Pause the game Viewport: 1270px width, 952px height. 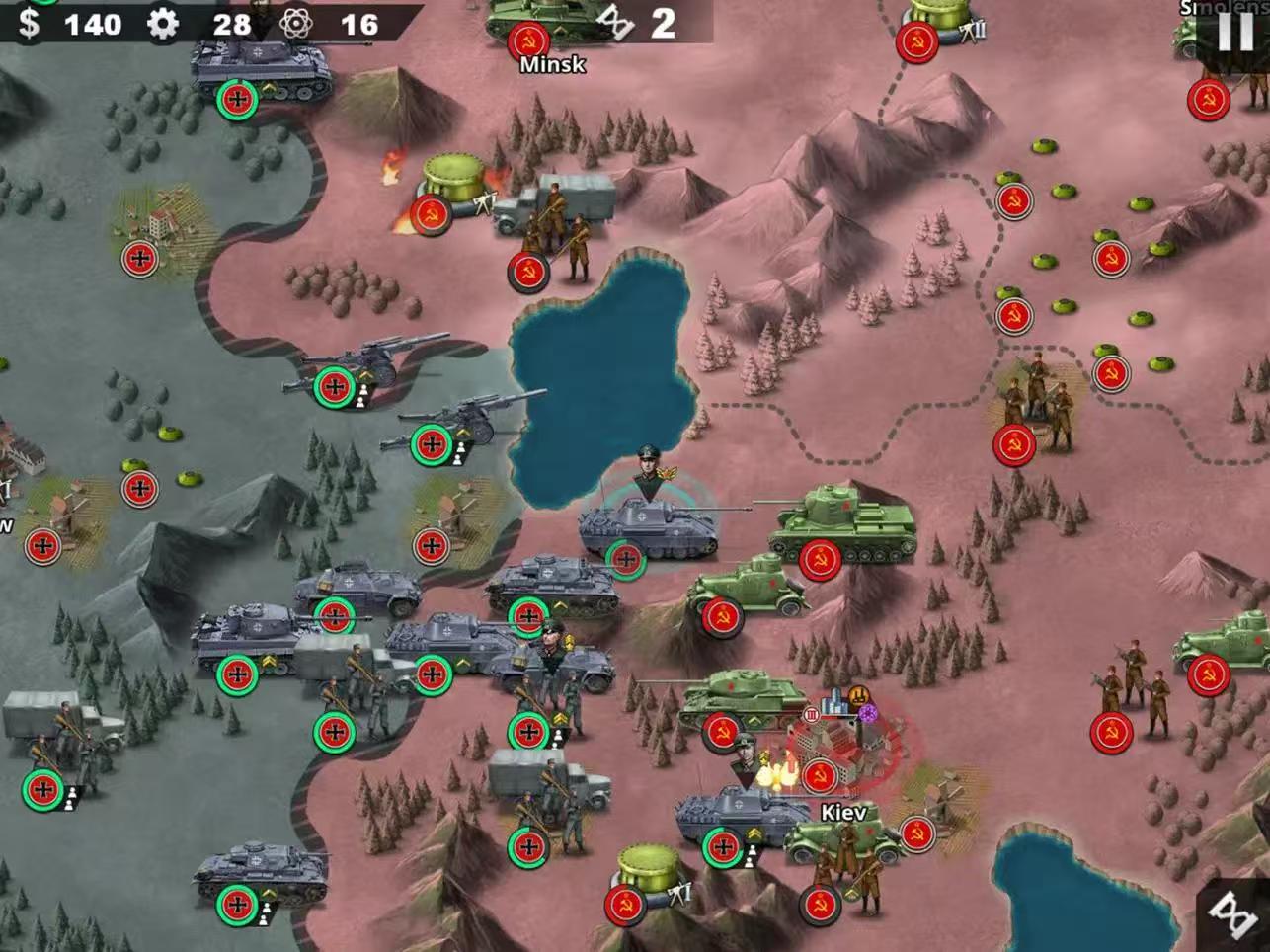tap(1233, 32)
